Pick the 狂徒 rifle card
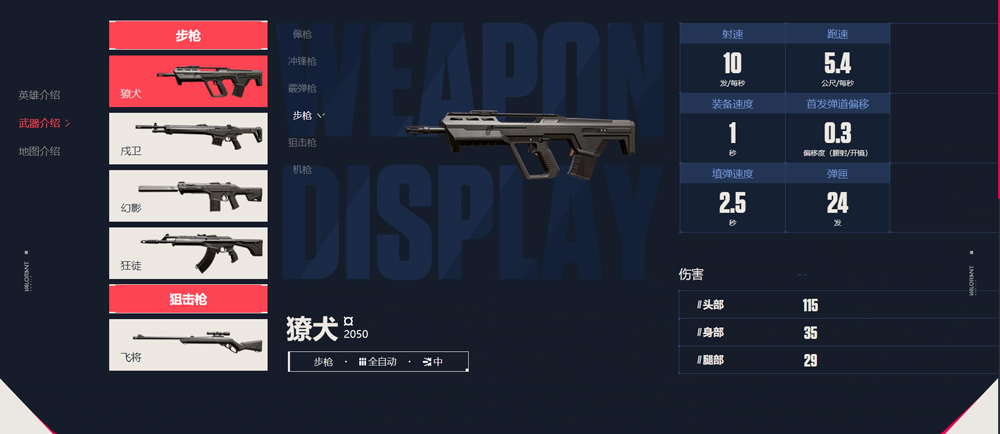 [x=188, y=253]
